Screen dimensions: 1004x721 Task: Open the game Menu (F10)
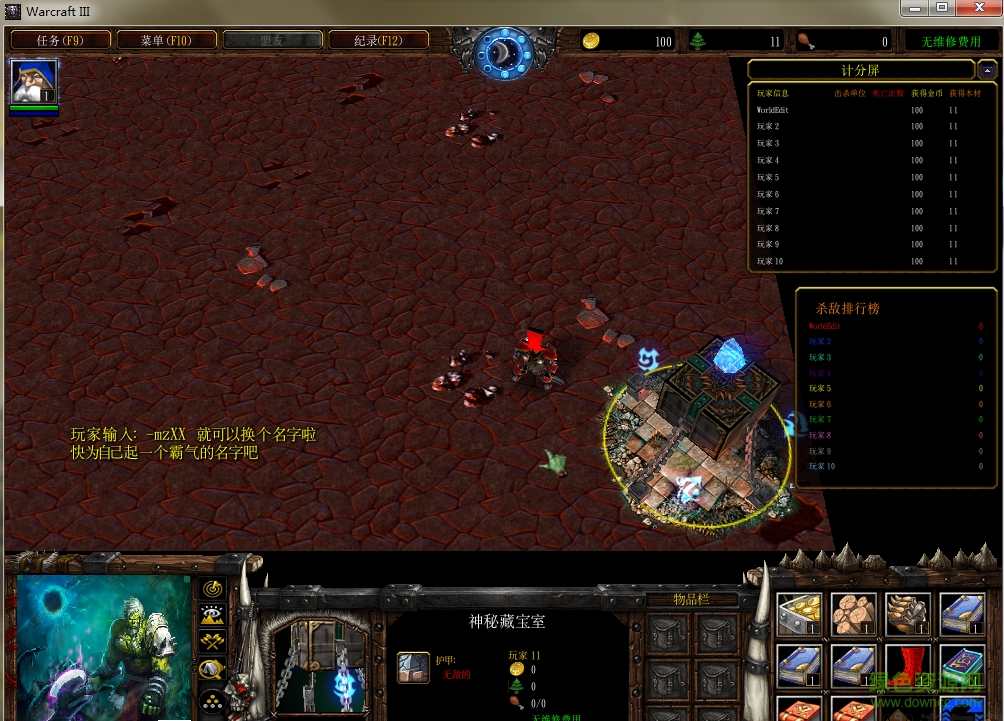[166, 41]
